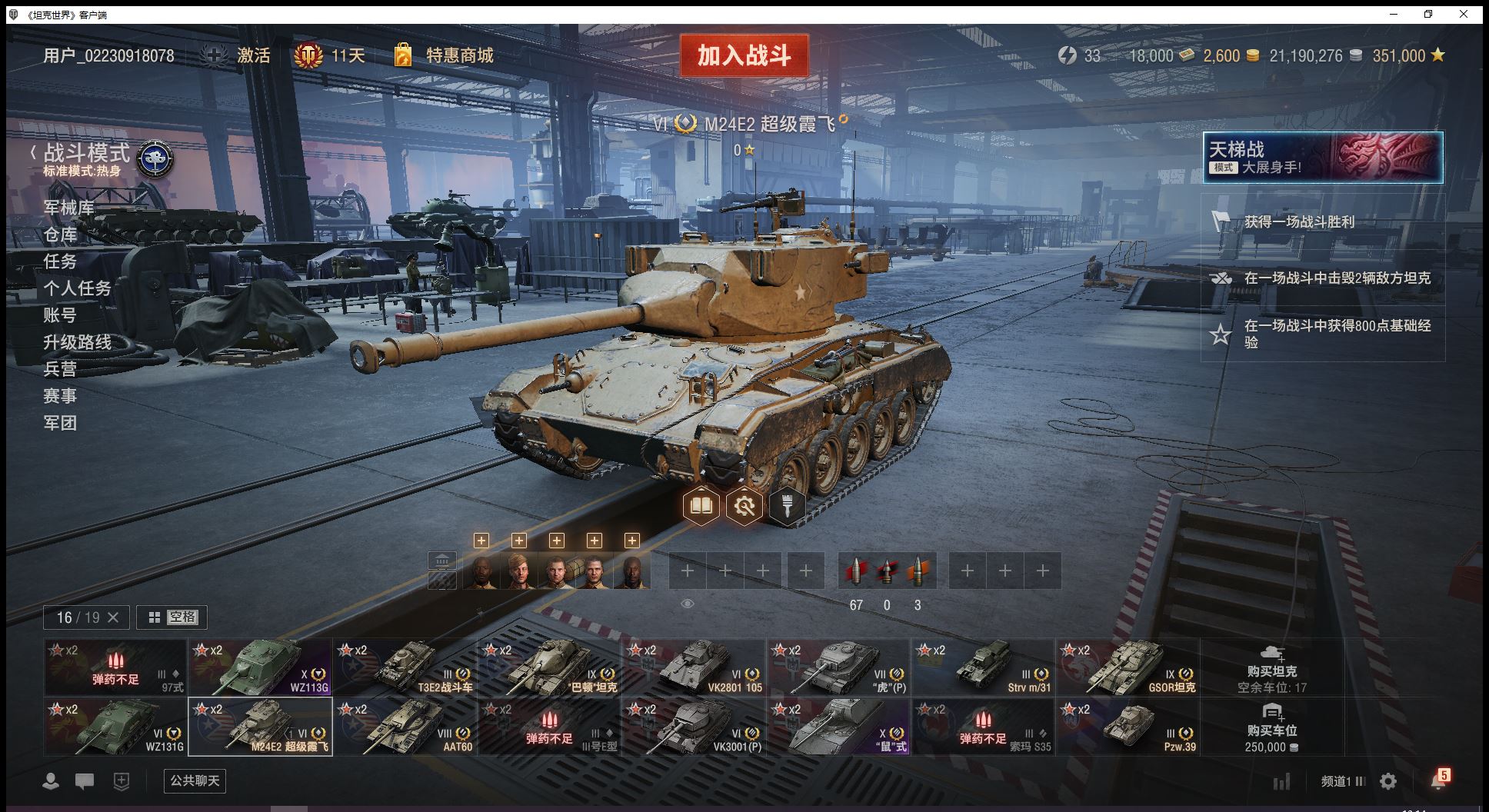Screen dimensions: 1489x812
Task: Close the game client window
Action: 1463,14
